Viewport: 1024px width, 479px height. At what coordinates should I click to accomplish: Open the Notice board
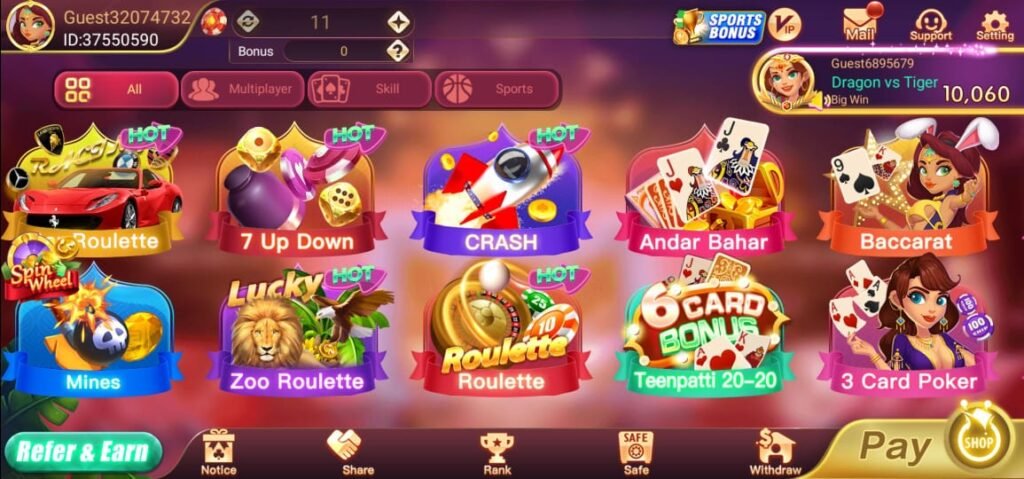click(219, 452)
